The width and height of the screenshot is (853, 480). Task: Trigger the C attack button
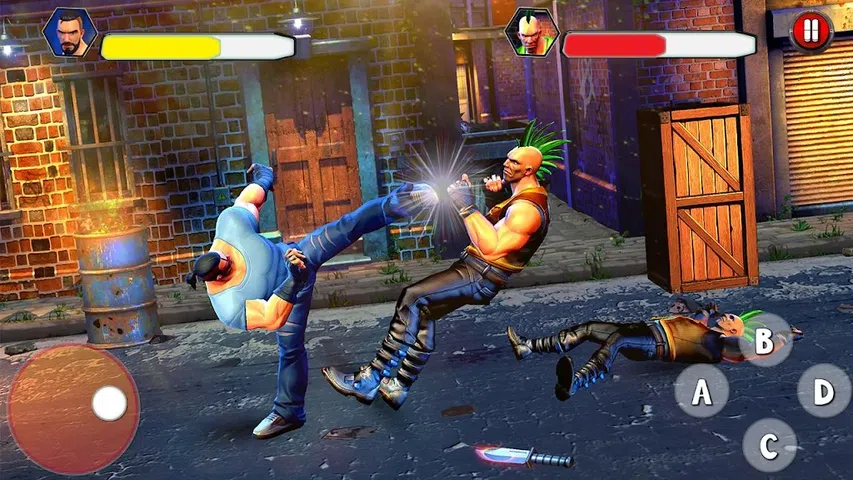click(769, 445)
